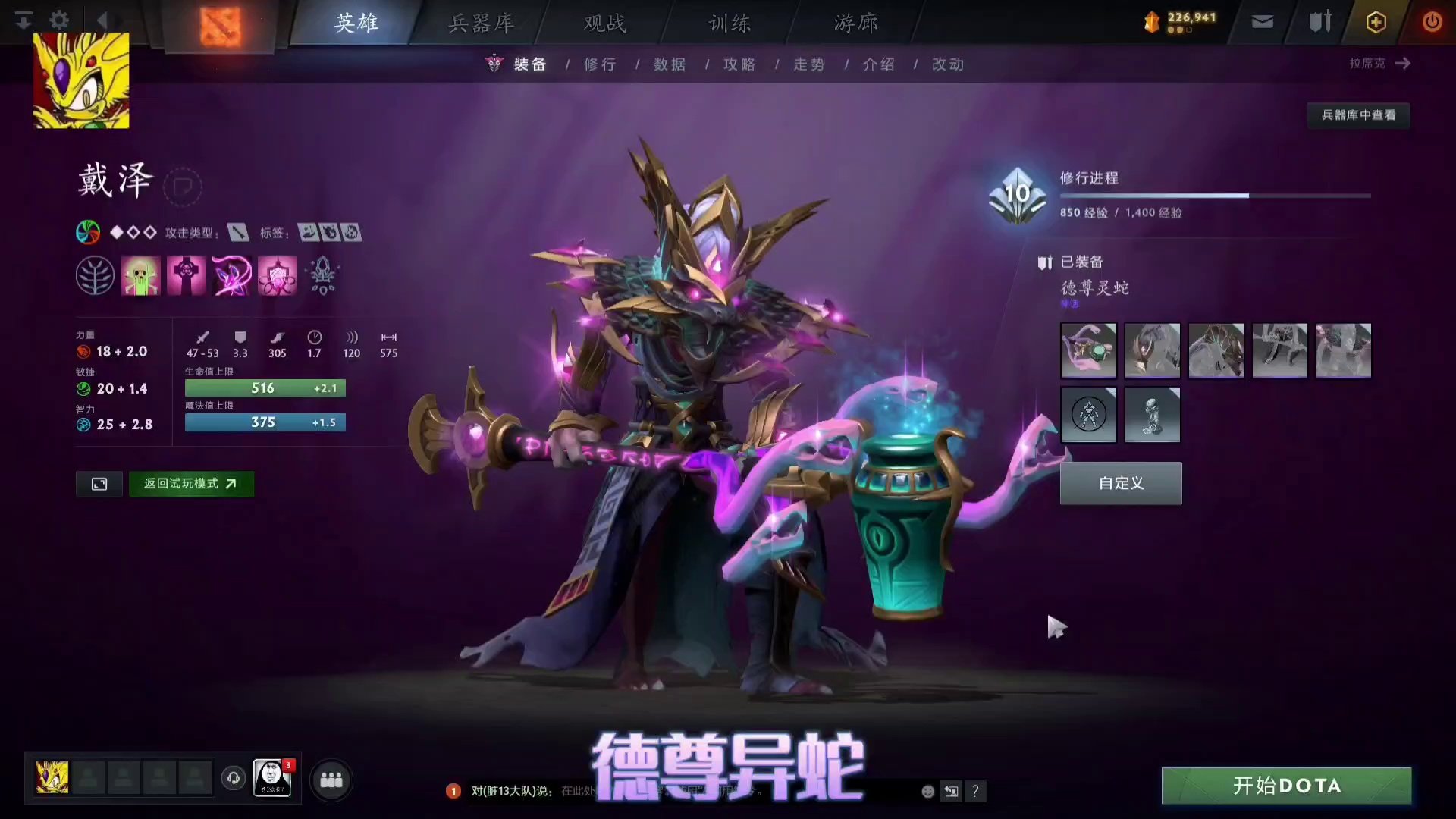
Task: Click the gold Dota Plus hexagon icon
Action: pos(1375,21)
